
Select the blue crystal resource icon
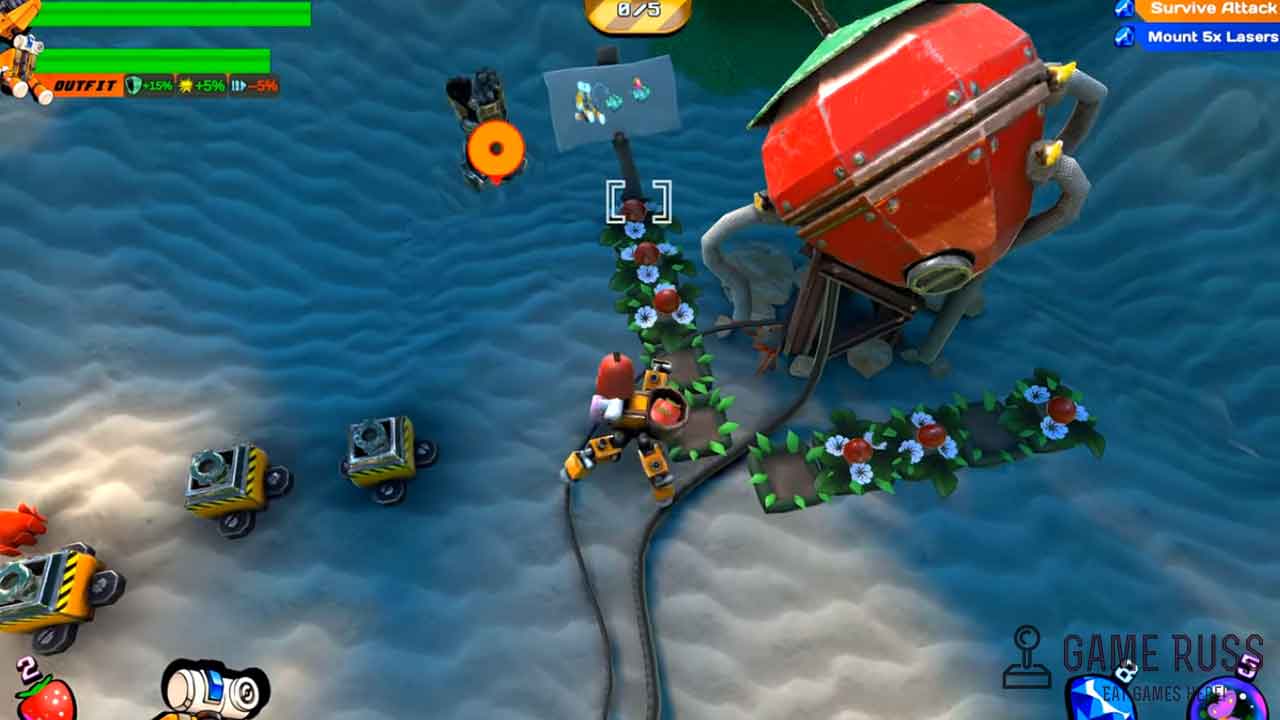click(x=1098, y=699)
